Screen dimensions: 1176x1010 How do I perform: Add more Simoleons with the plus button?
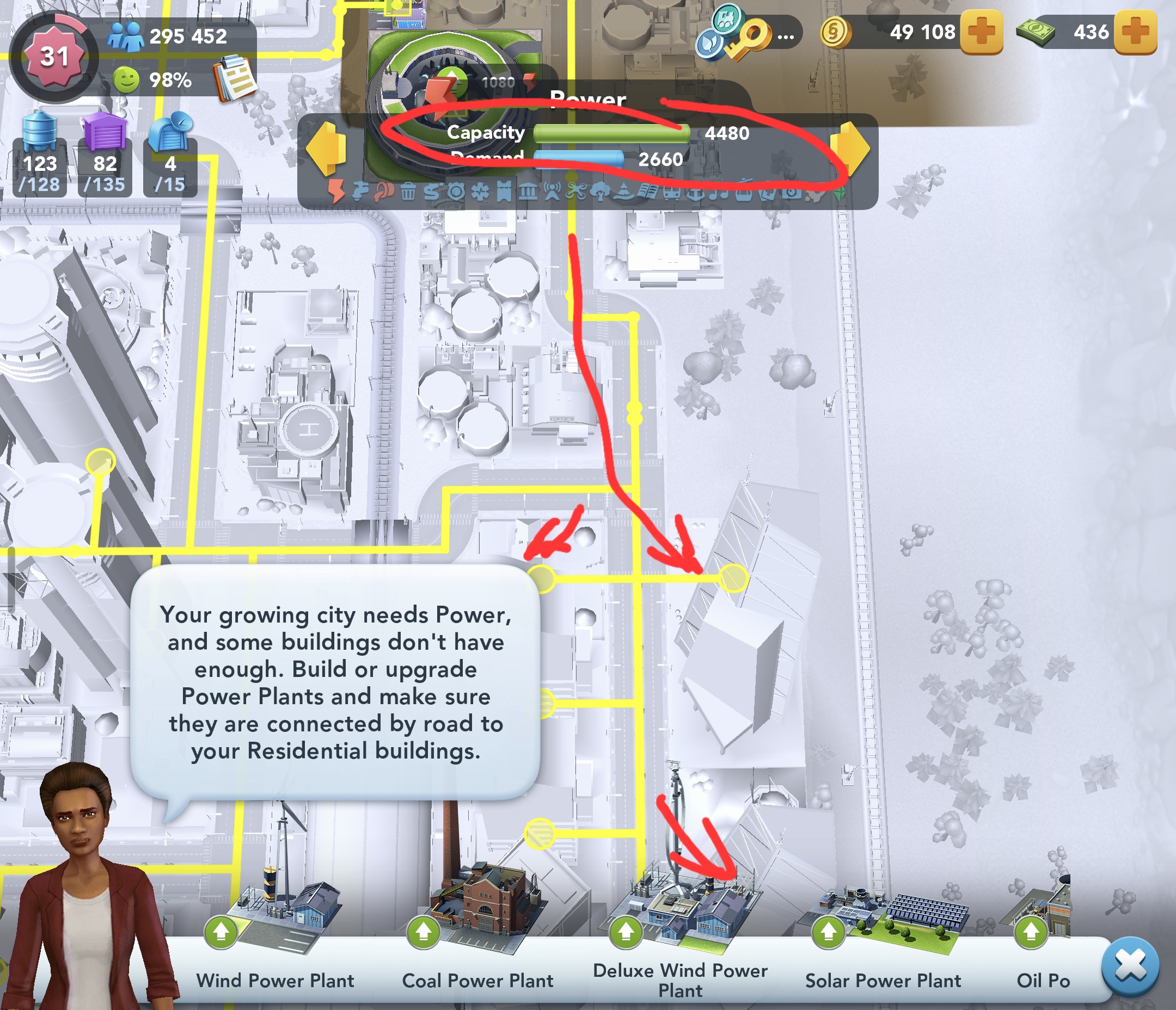(981, 33)
